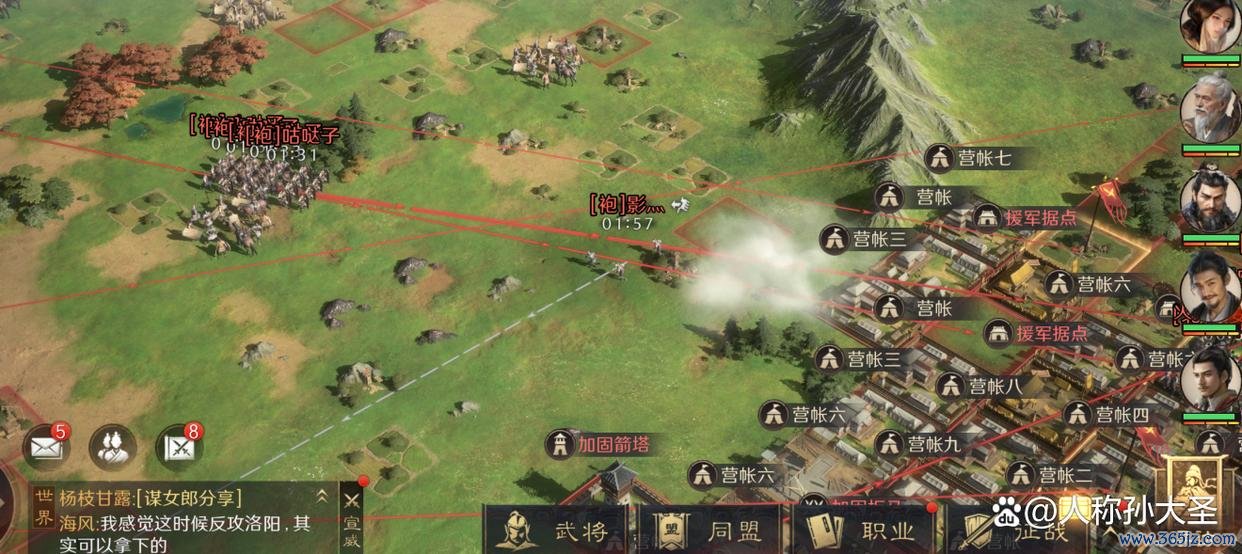Select the 营帐二 camp marker
1242x554 pixels.
pos(1048,475)
